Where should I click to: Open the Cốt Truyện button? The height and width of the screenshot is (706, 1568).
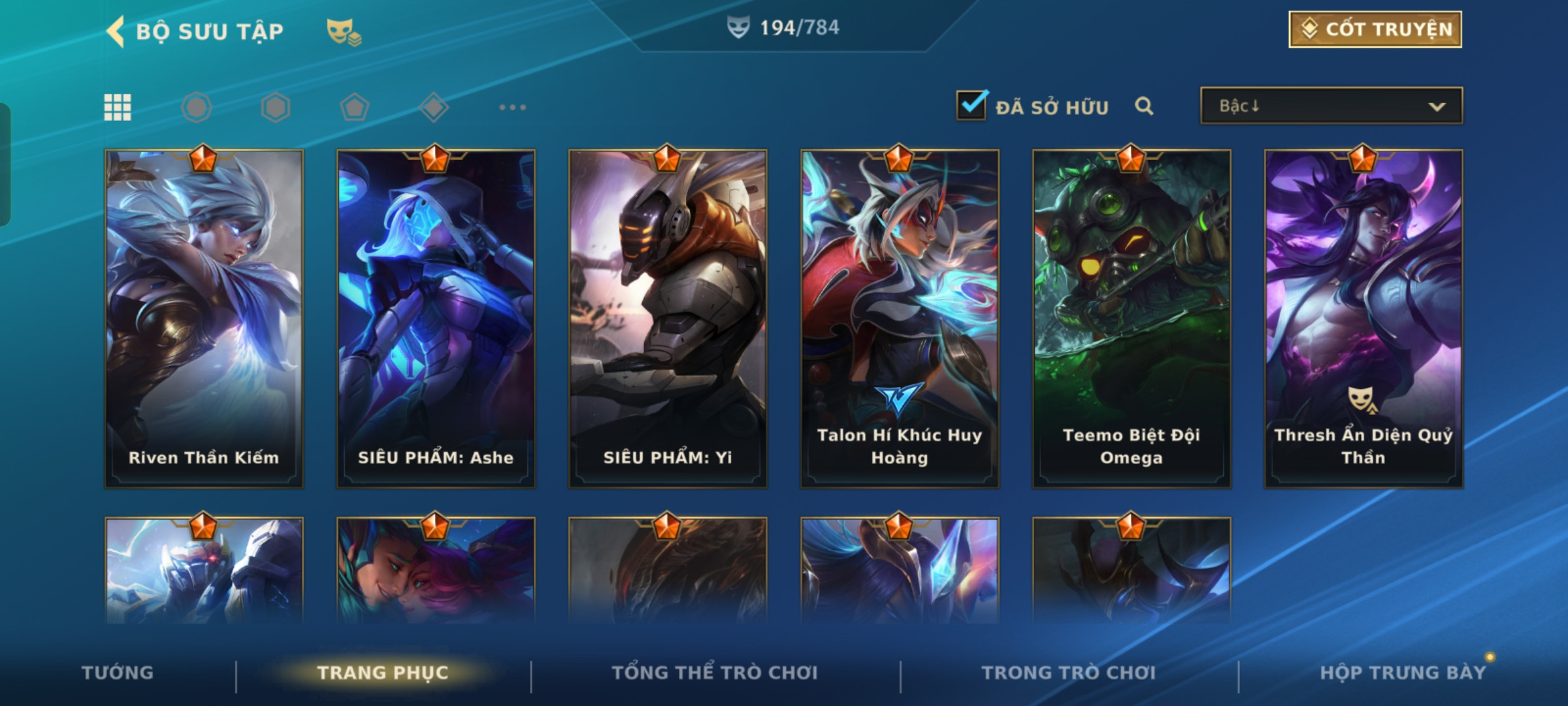click(x=1375, y=29)
